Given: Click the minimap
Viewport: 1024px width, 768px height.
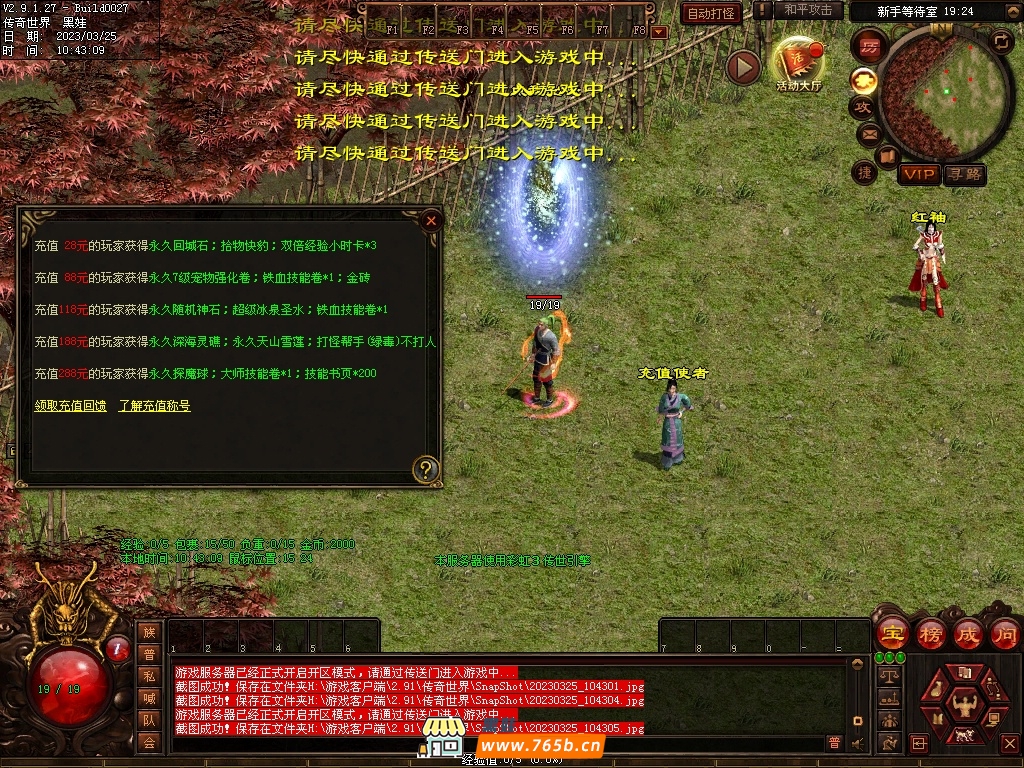Looking at the screenshot, I should point(938,90).
